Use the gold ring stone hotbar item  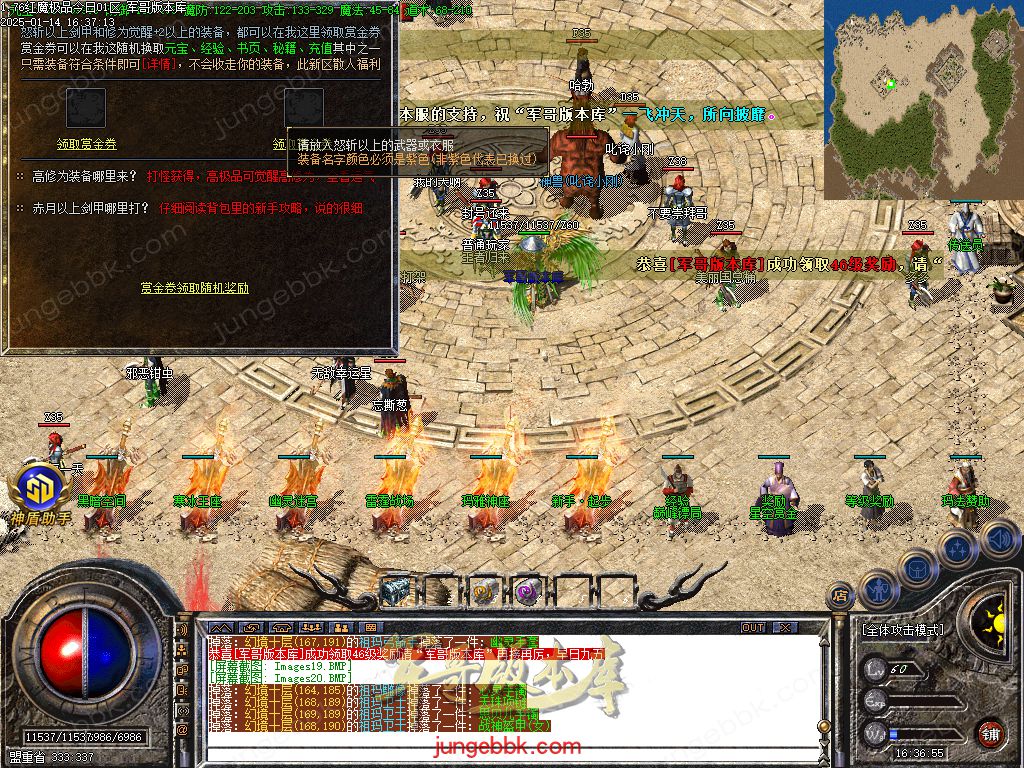(483, 591)
